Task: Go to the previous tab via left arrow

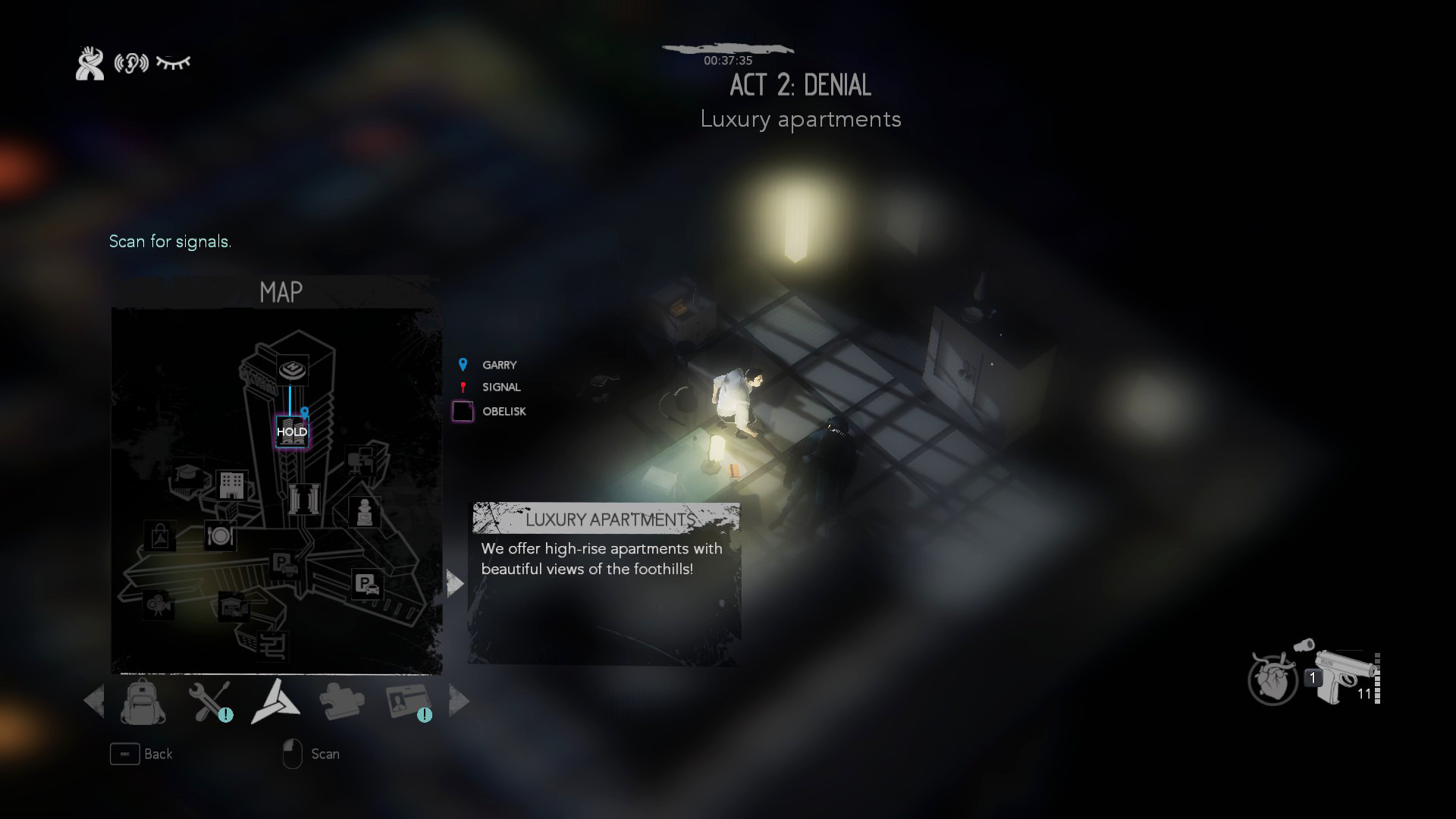Action: click(95, 701)
